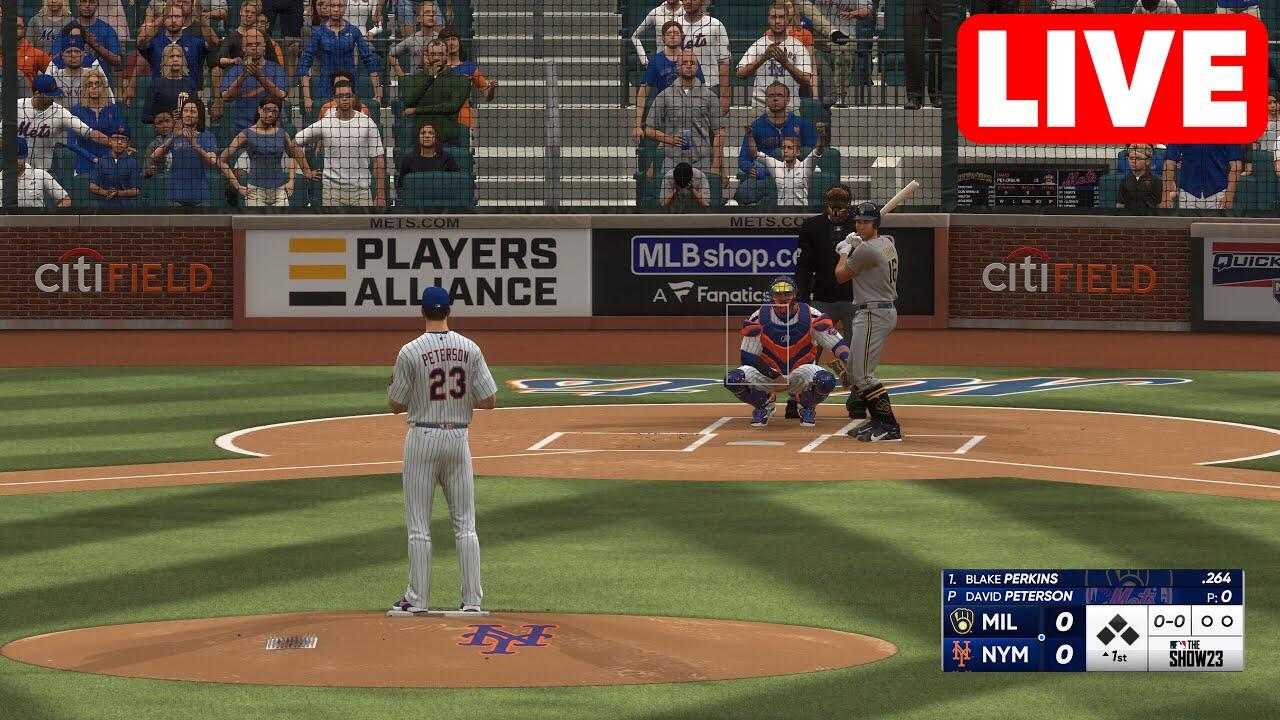Click the red LIVE badge
Viewport: 1280px width, 720px height.
coord(1112,80)
